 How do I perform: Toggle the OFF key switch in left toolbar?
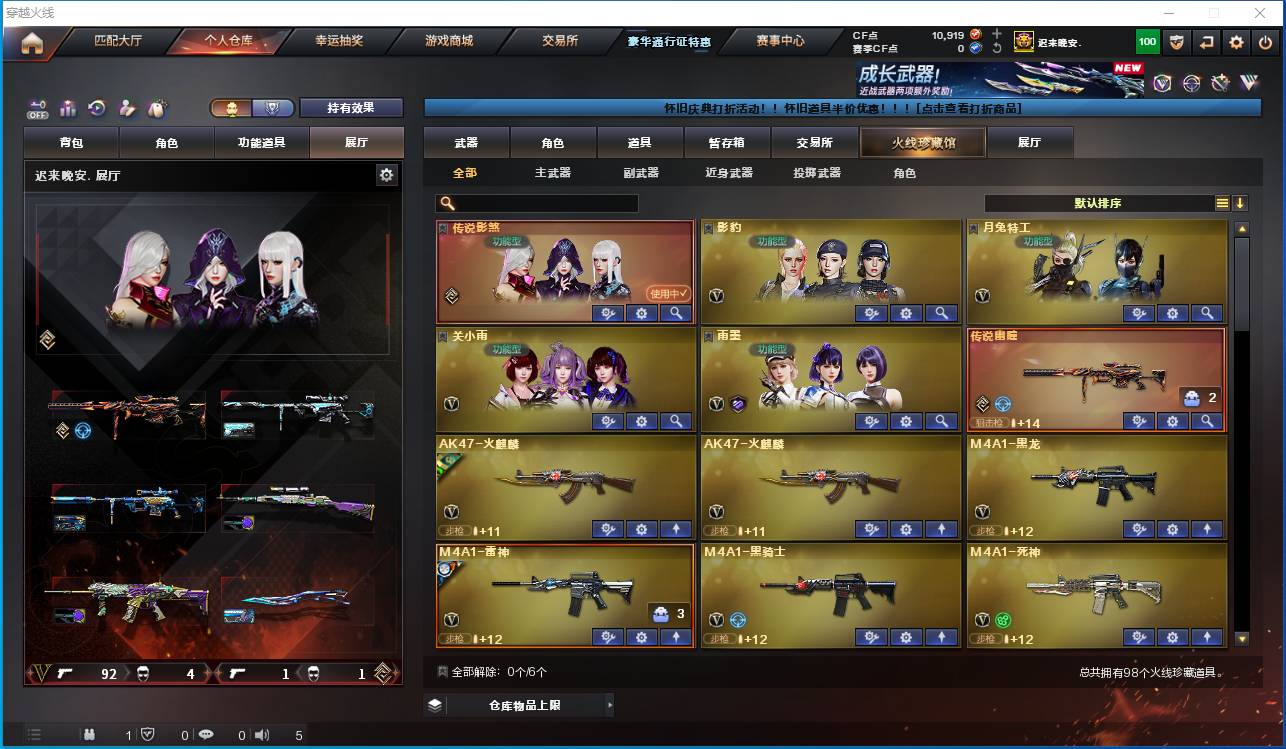coord(37,108)
